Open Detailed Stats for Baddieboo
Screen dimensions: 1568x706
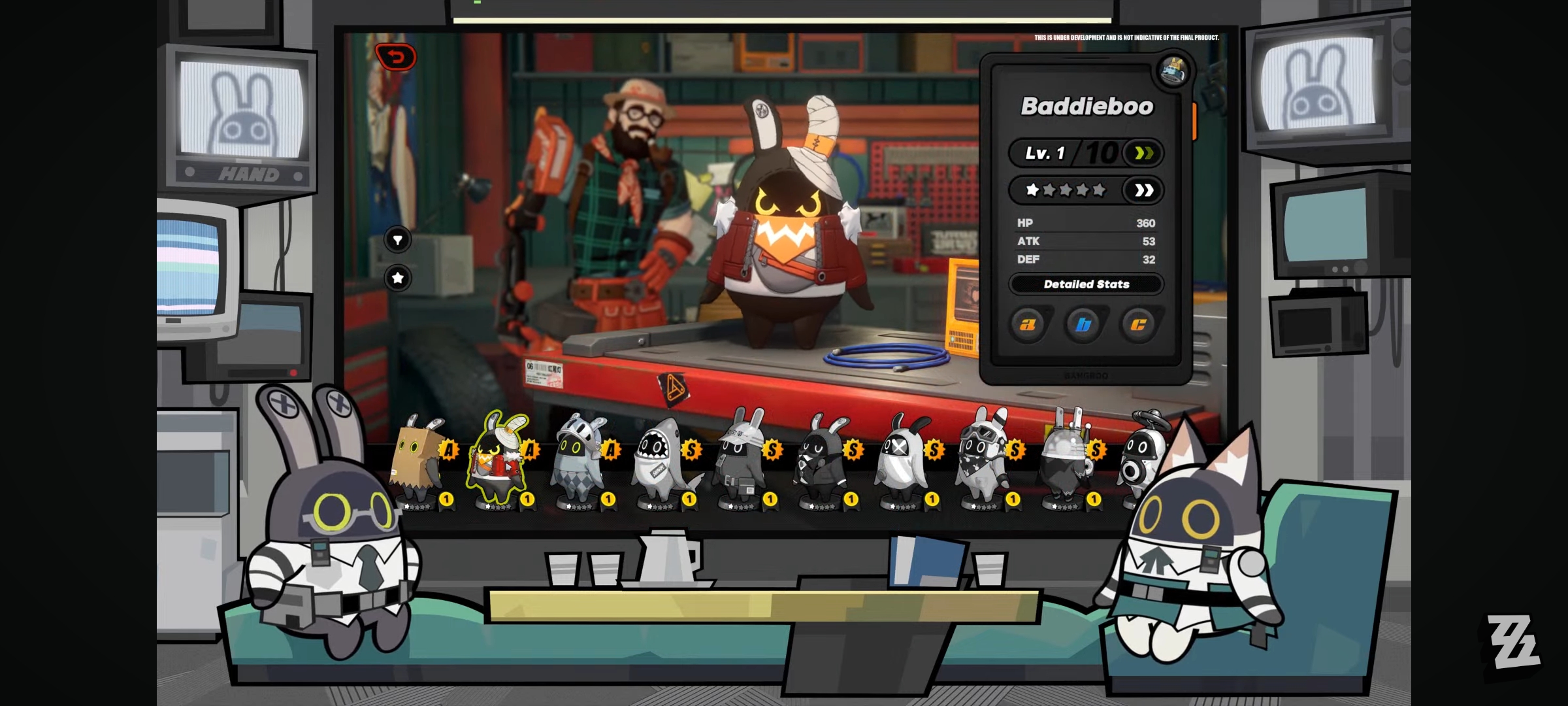pos(1086,284)
